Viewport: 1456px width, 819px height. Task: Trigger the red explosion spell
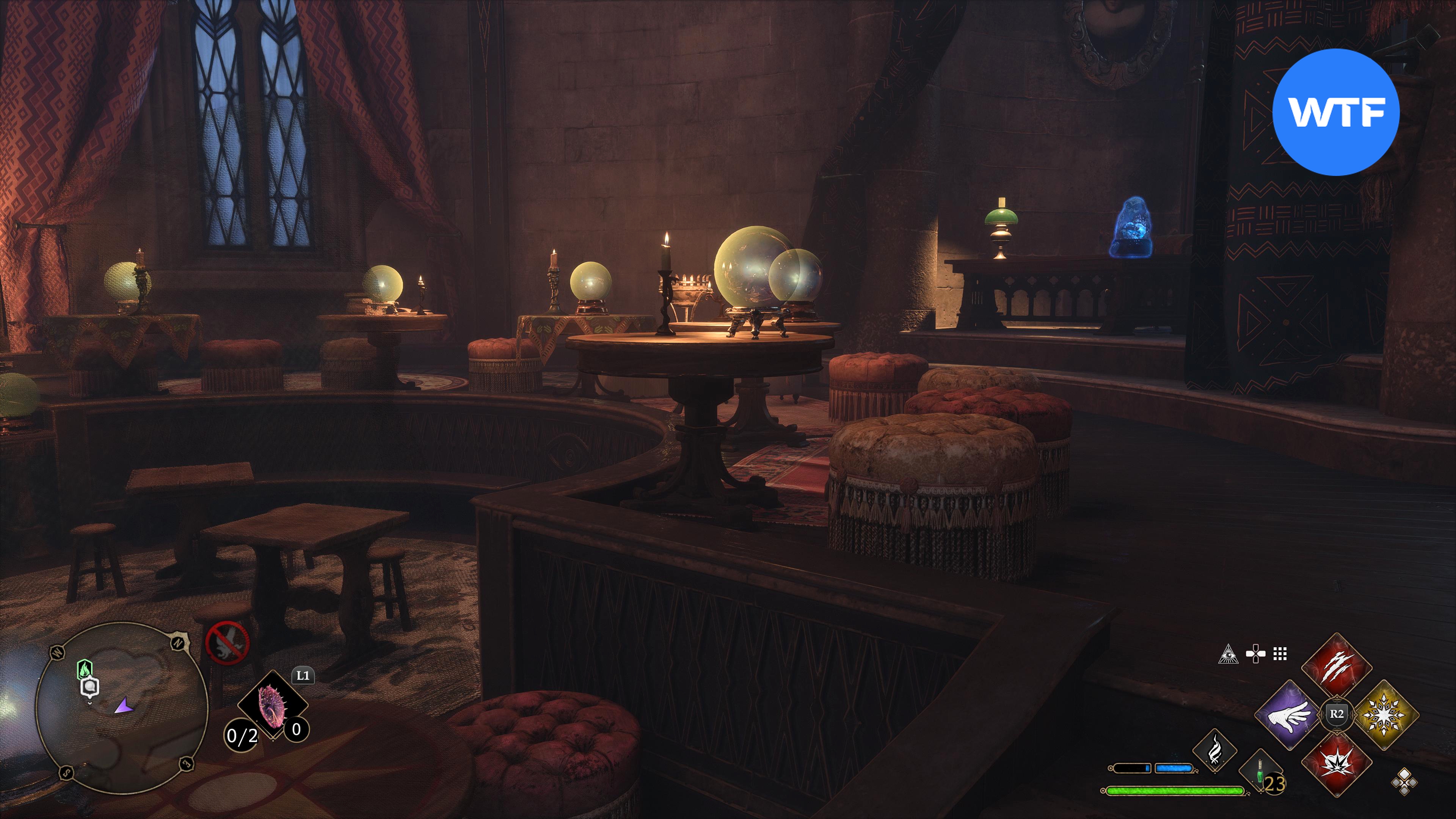[1336, 763]
